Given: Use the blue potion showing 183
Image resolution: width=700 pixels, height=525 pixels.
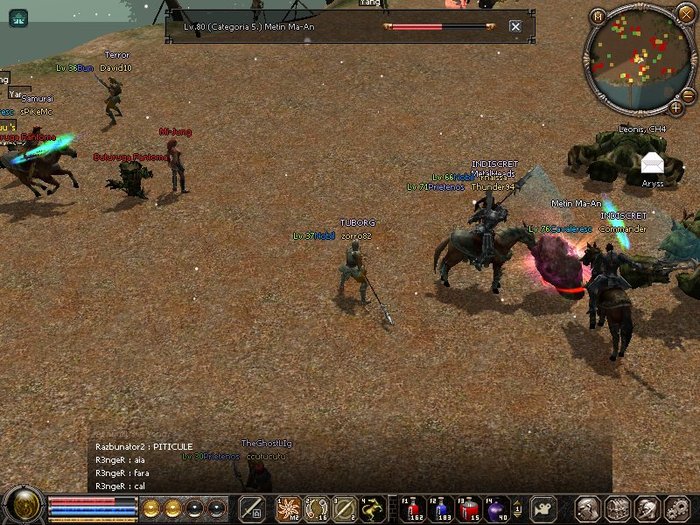Looking at the screenshot, I should coord(441,509).
